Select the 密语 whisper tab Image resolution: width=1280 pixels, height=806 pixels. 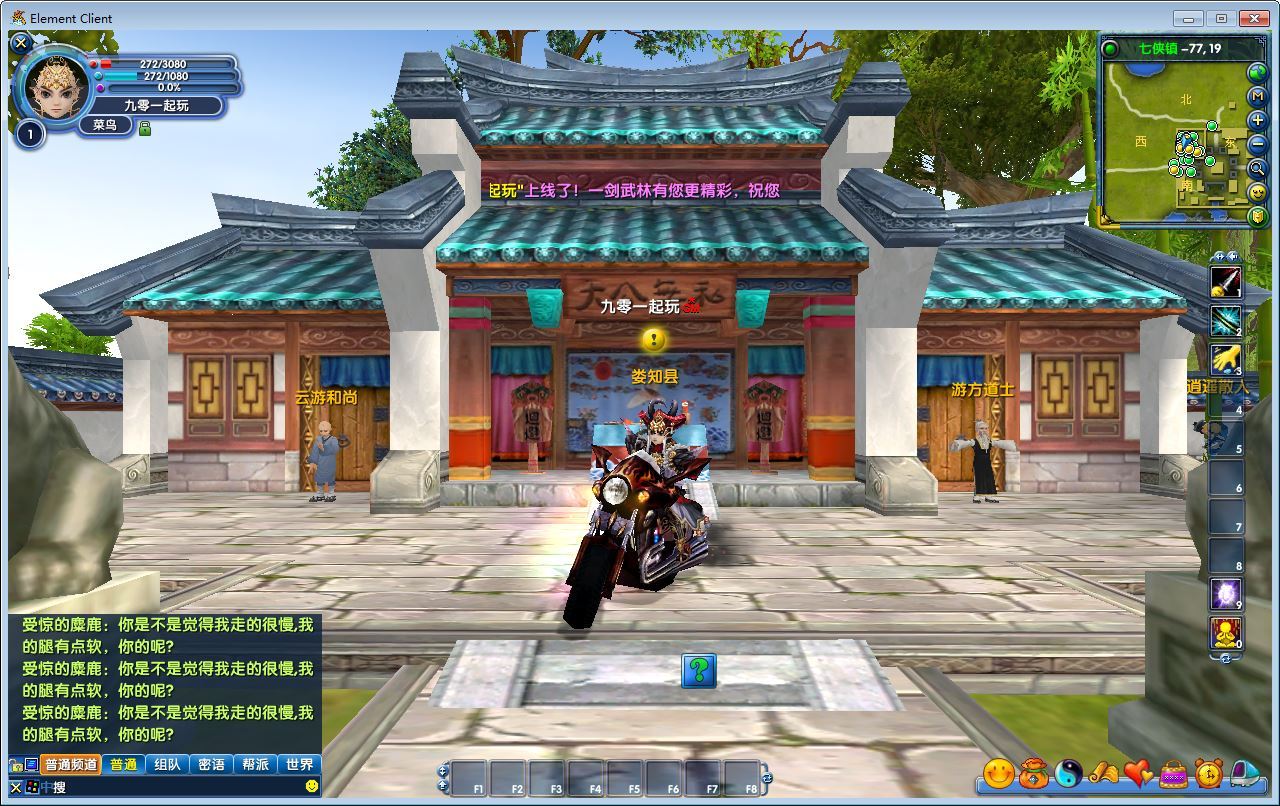[x=211, y=764]
